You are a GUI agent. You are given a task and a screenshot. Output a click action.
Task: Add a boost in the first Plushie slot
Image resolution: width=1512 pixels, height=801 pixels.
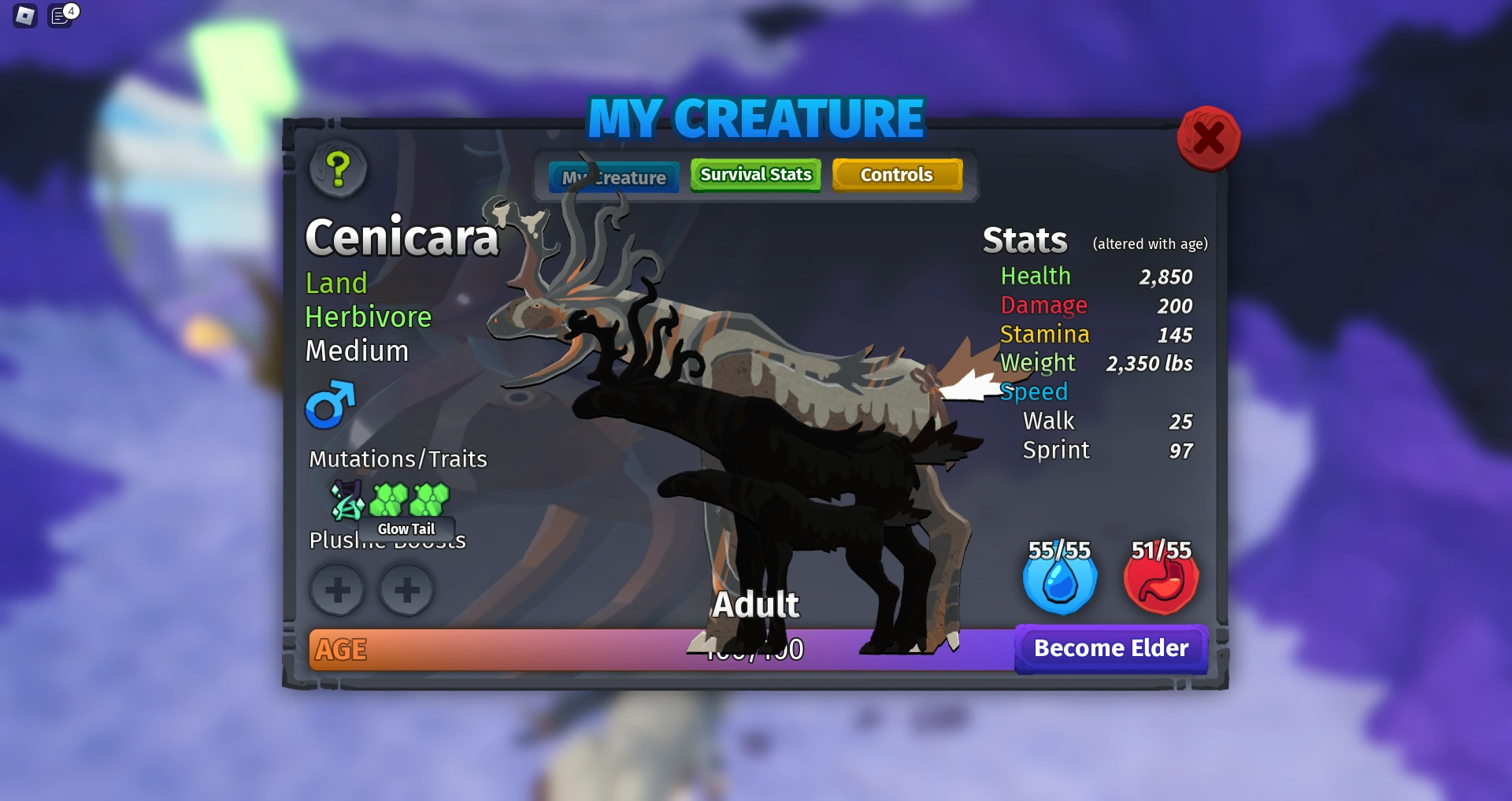point(338,590)
